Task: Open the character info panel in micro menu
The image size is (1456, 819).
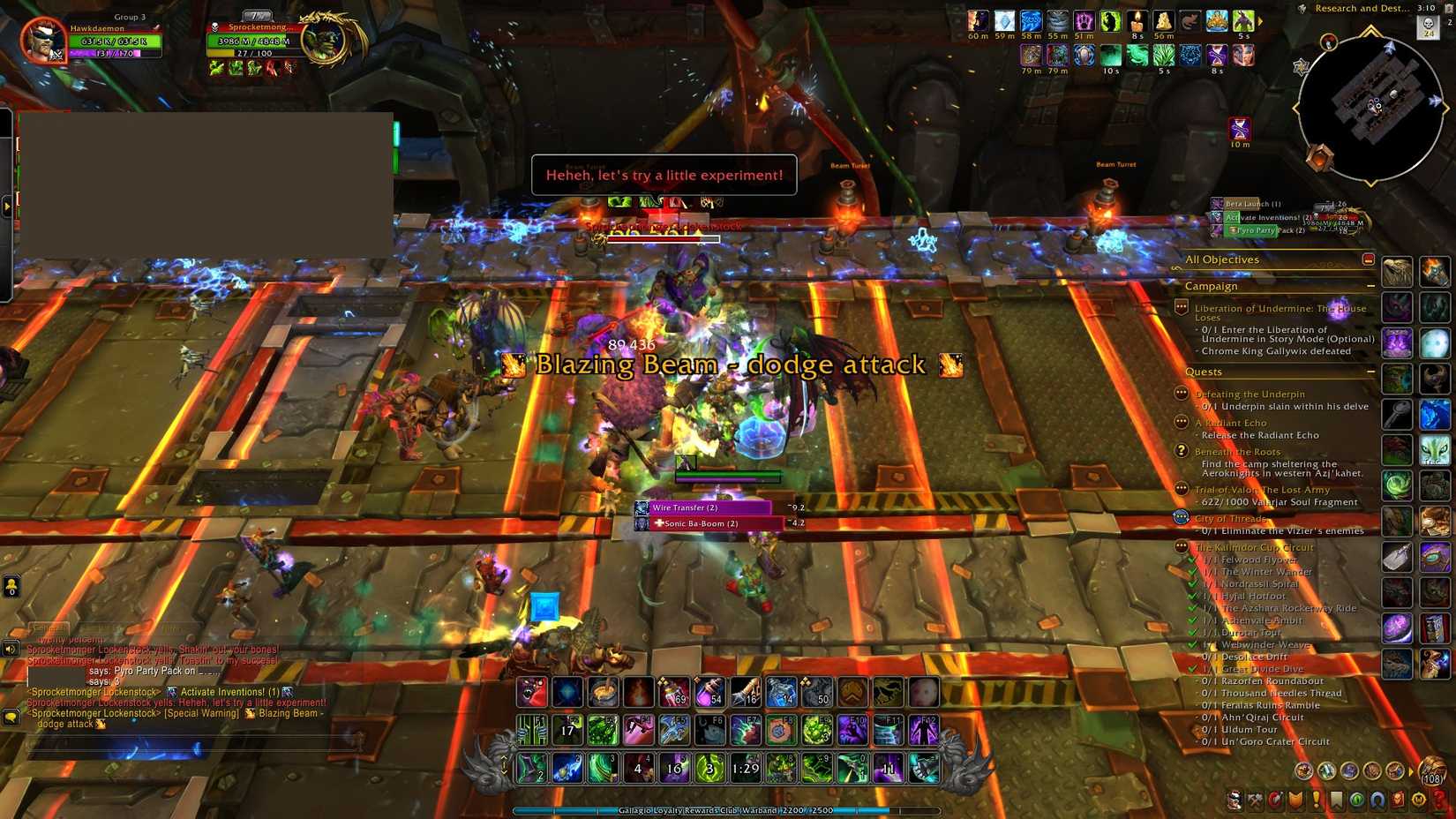Action: pyautogui.click(x=1235, y=800)
